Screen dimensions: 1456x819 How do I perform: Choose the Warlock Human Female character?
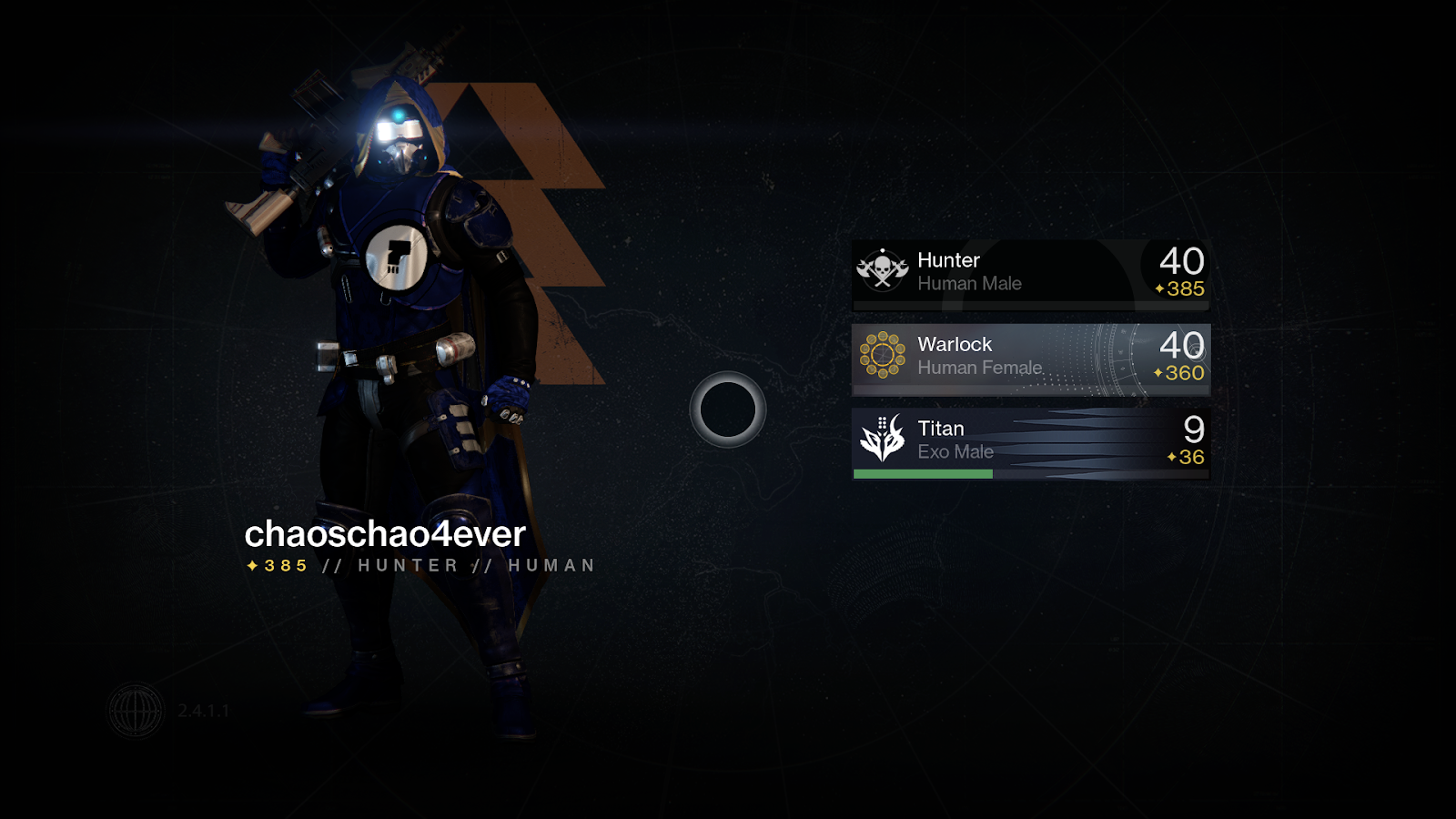pos(1030,357)
